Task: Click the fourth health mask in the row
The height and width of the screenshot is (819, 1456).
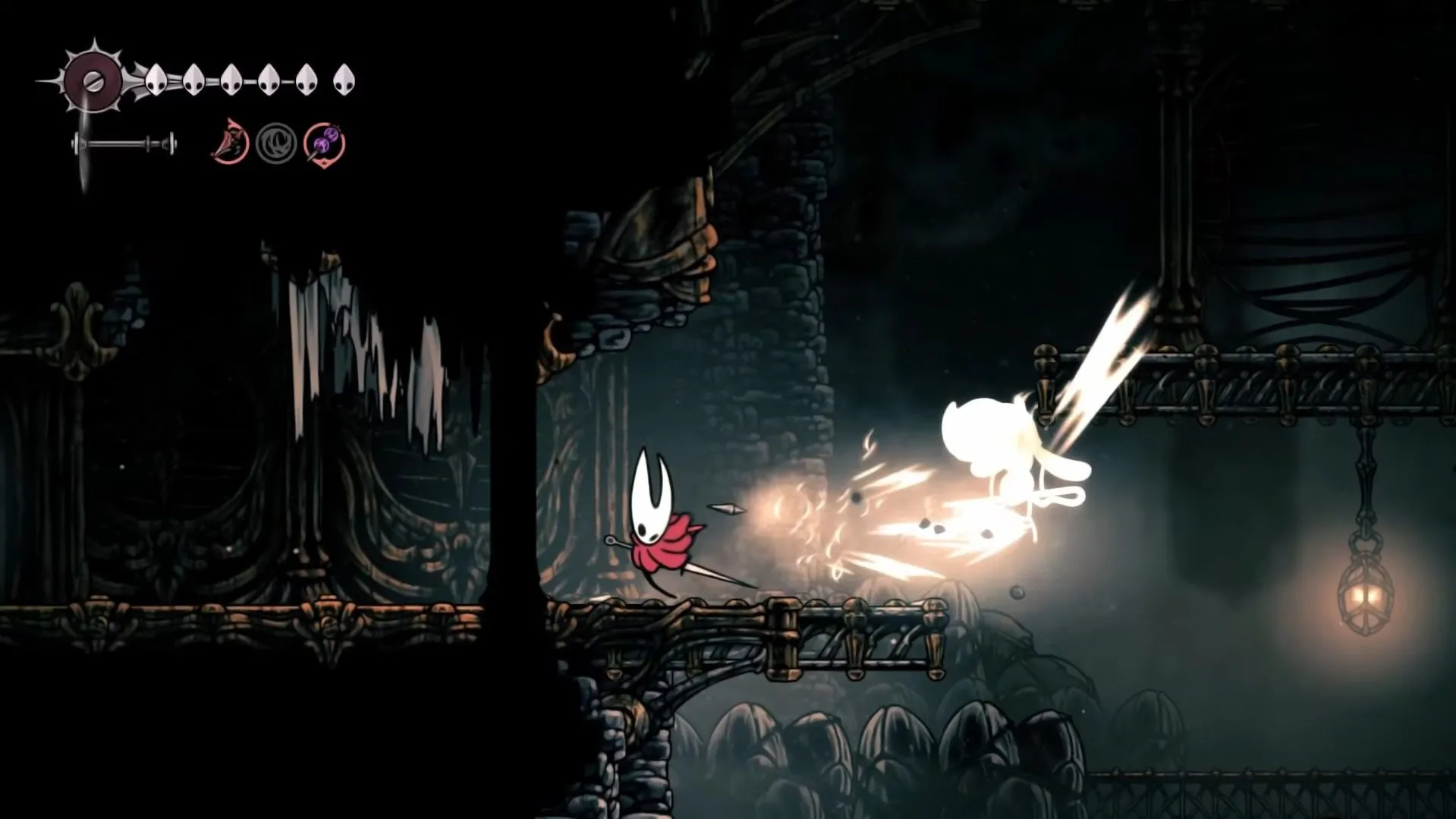Action: (x=269, y=80)
